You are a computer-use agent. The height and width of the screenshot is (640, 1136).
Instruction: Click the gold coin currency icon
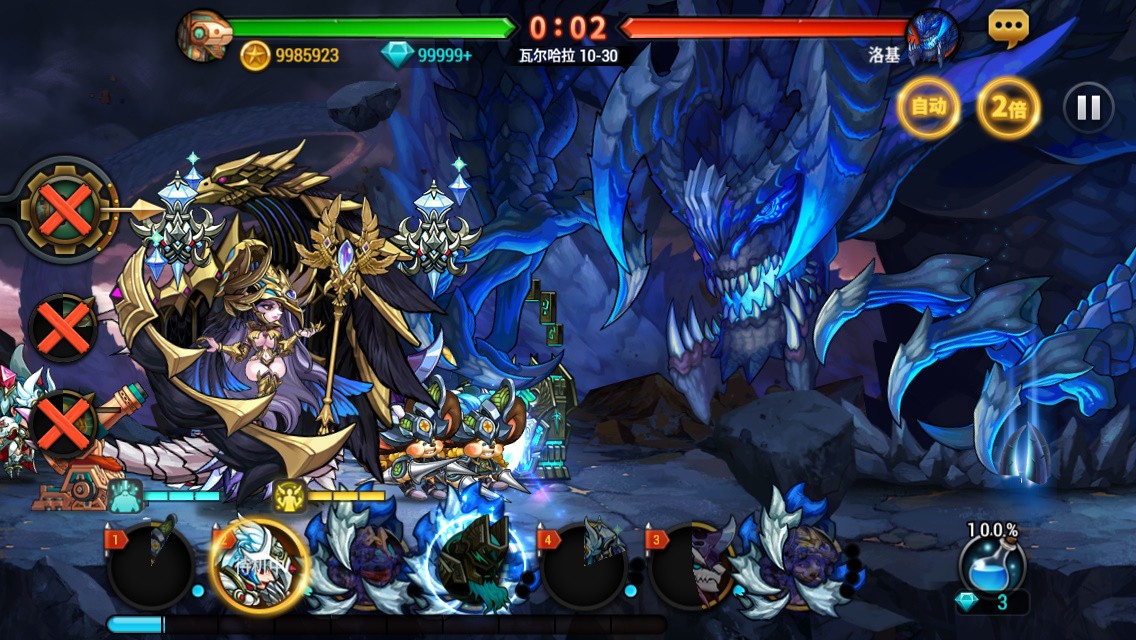256,55
